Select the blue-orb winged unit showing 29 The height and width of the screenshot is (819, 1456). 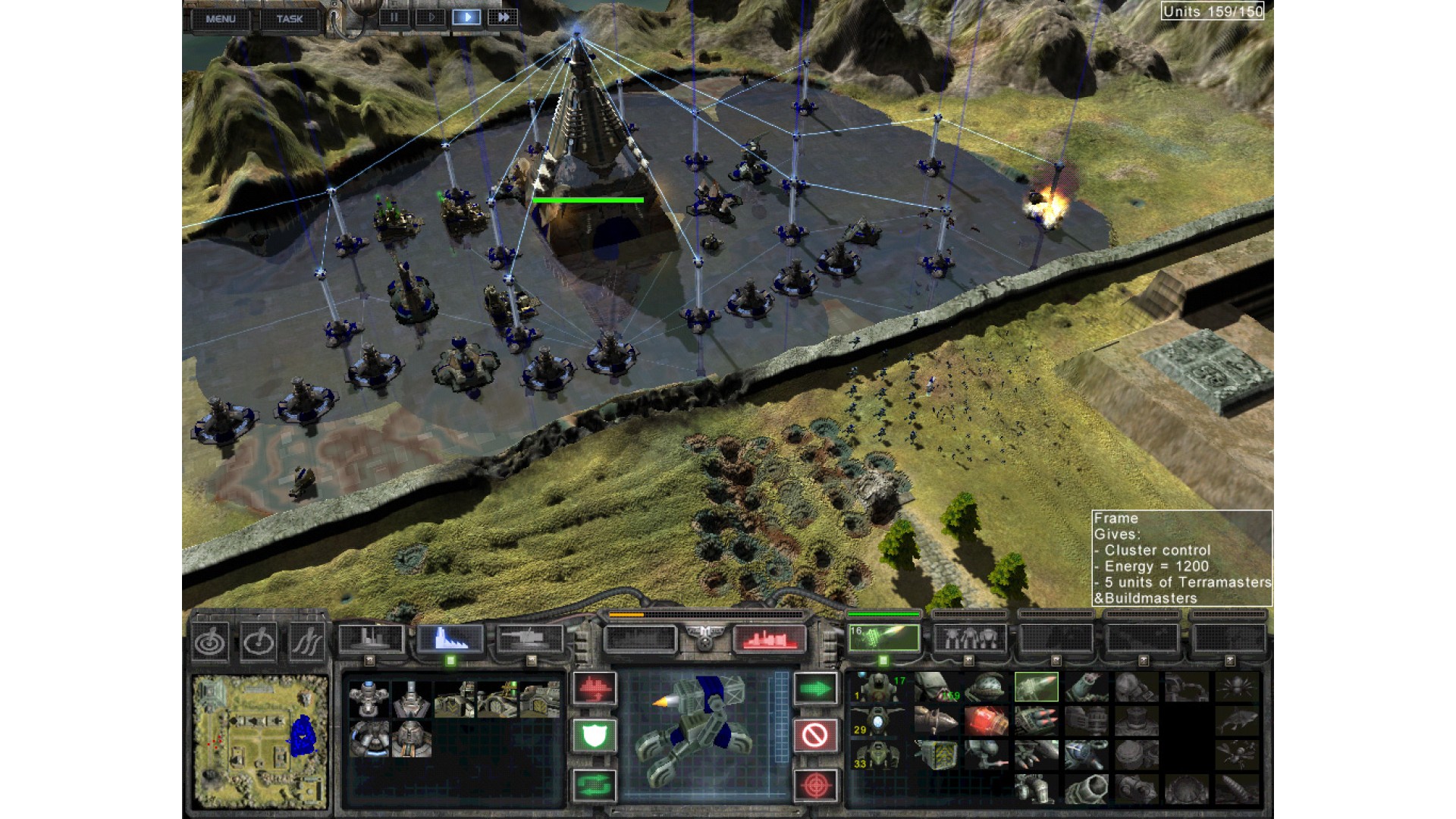tap(877, 721)
